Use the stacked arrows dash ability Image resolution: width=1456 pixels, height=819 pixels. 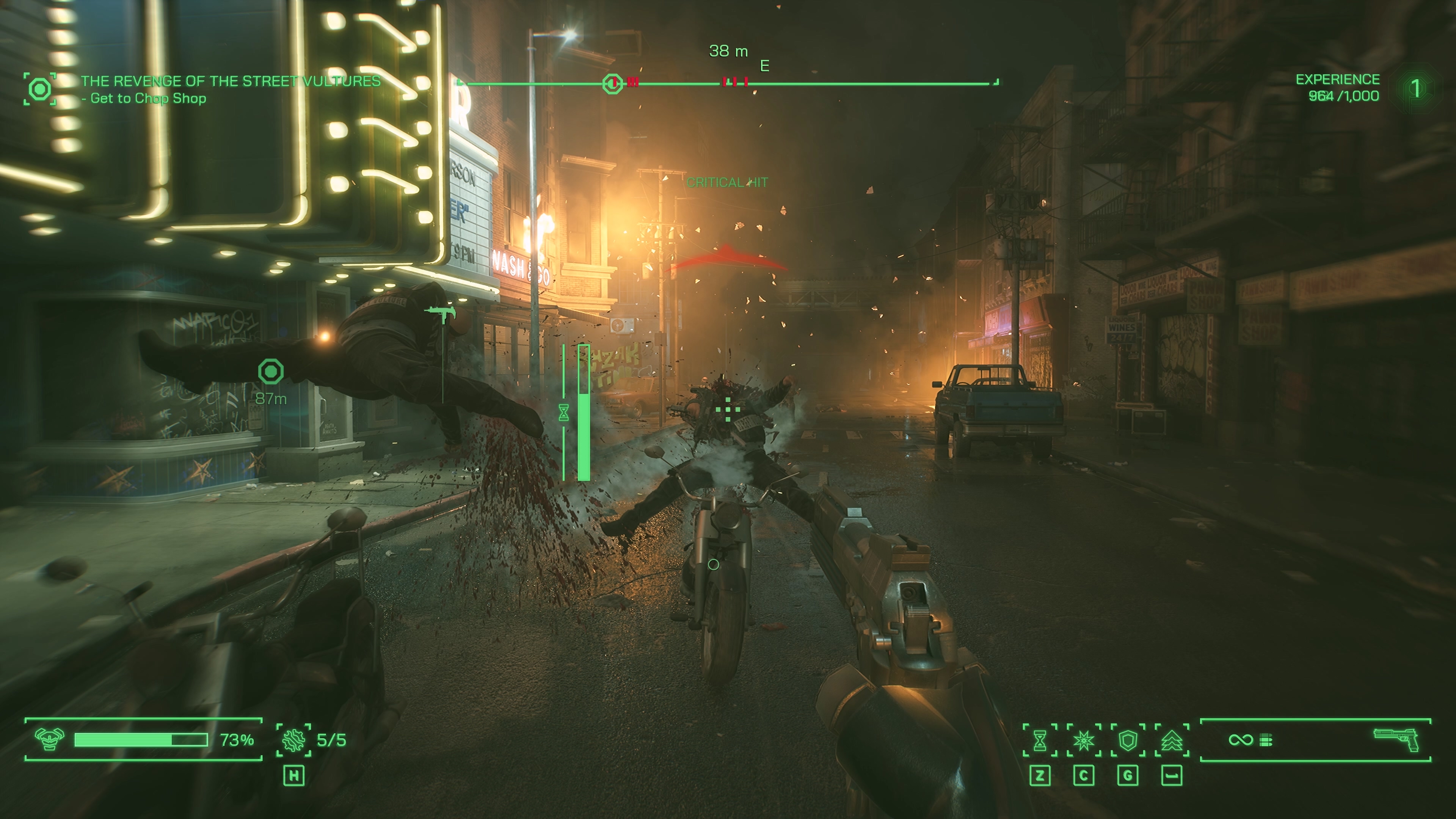(1172, 740)
